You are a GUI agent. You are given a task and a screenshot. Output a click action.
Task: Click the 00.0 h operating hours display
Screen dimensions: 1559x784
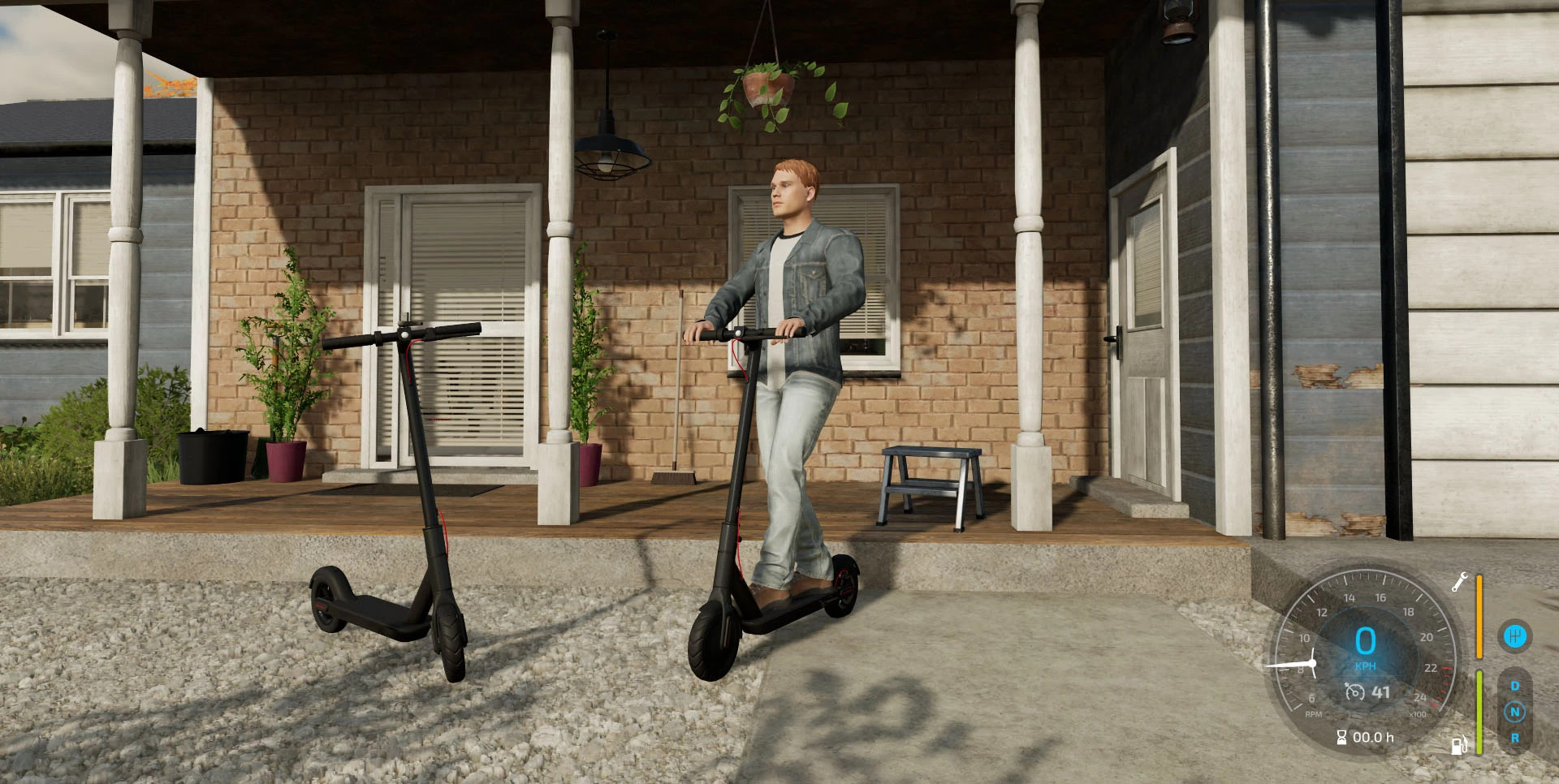click(1372, 737)
